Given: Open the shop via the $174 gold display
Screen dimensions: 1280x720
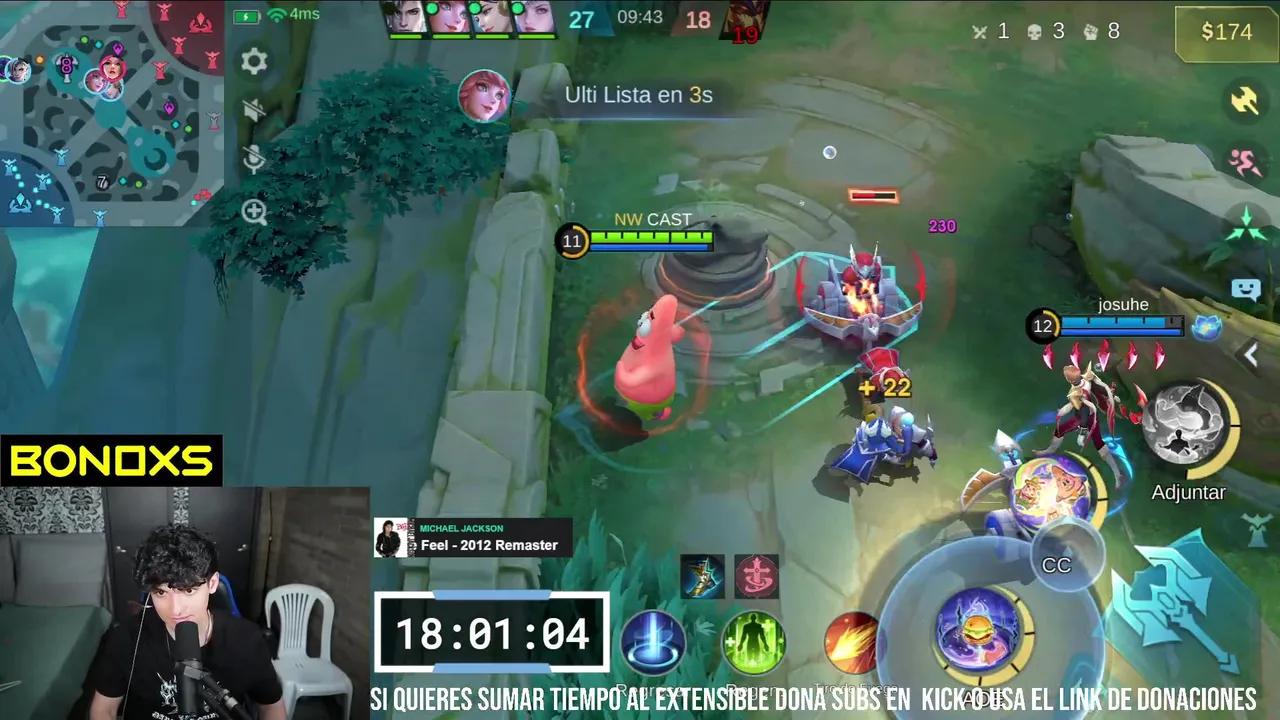Looking at the screenshot, I should (1225, 32).
